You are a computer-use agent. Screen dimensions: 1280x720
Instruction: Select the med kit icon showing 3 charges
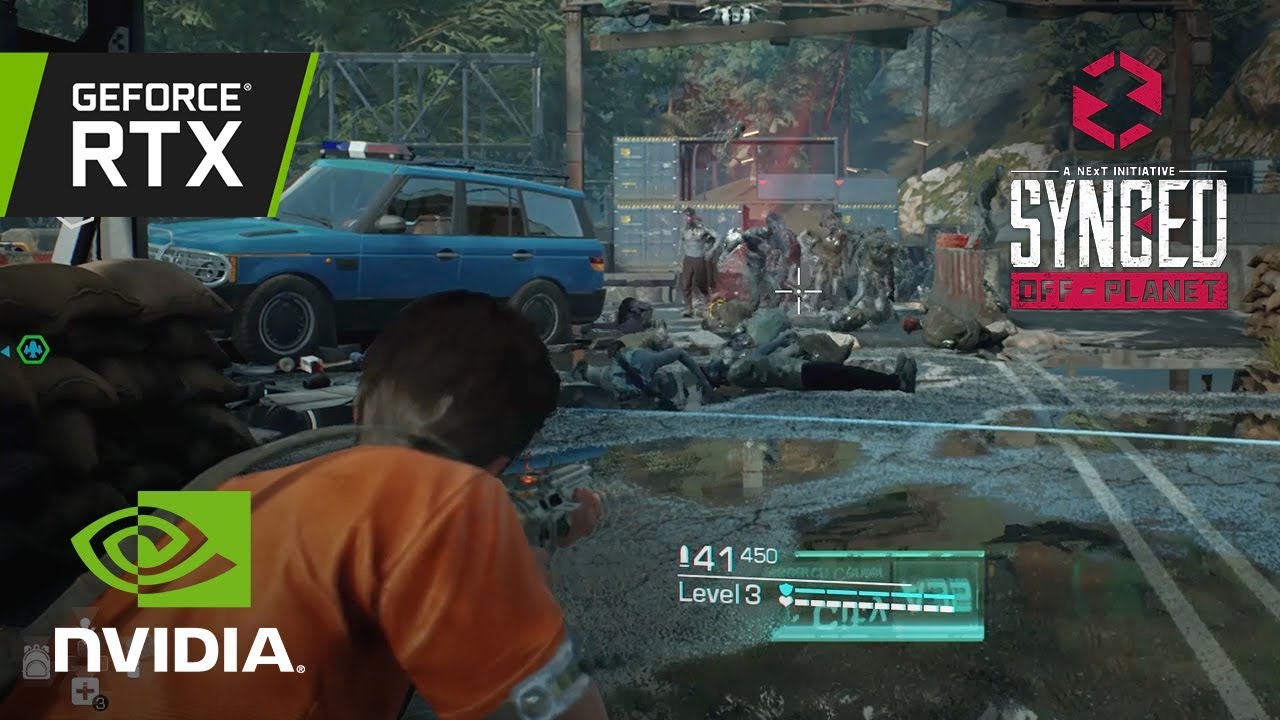tap(85, 689)
